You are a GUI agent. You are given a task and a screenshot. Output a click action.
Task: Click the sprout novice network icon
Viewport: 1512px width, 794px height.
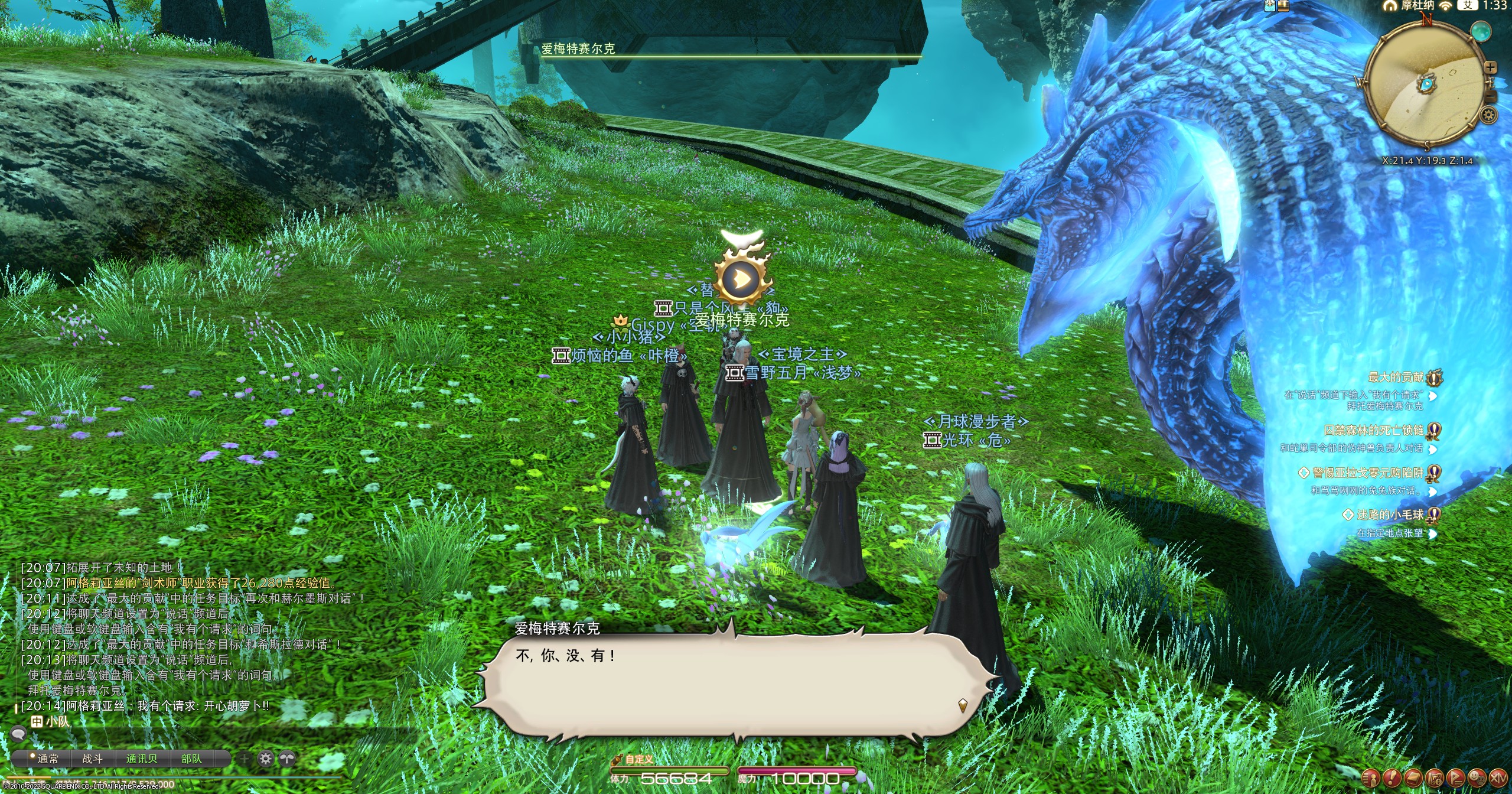pyautogui.click(x=287, y=759)
